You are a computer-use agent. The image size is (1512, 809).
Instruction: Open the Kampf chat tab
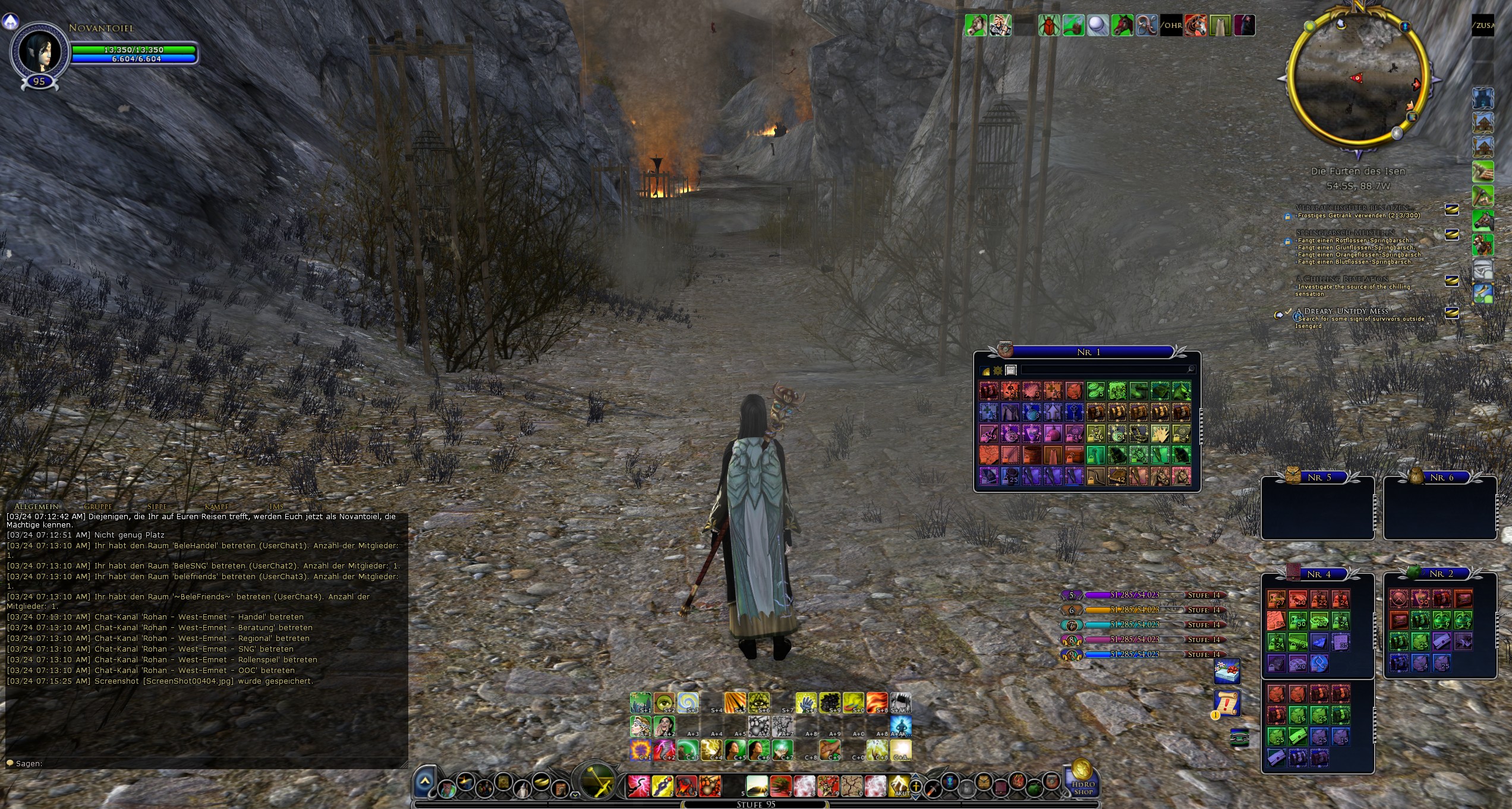(216, 507)
